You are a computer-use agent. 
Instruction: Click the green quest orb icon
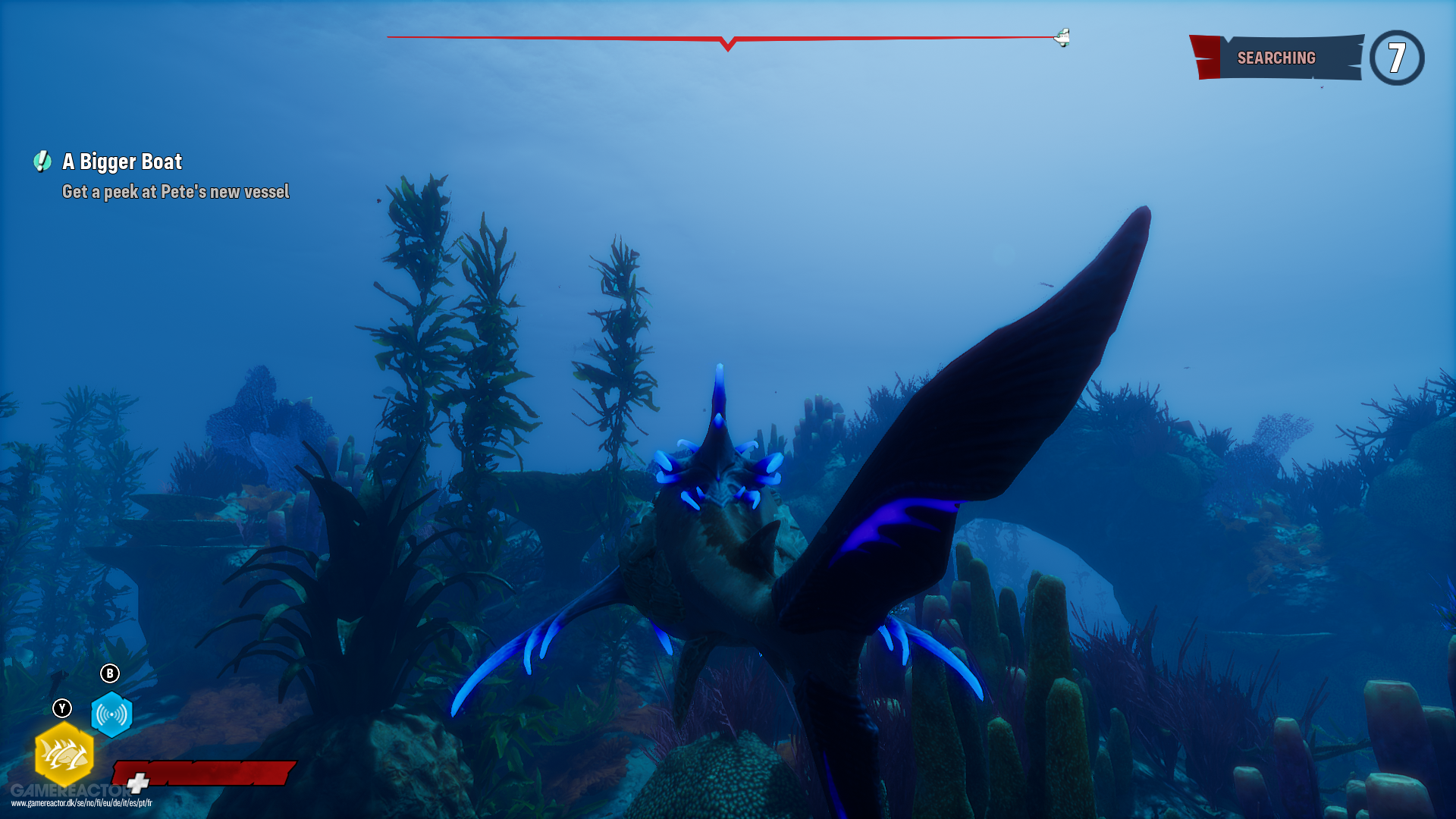42,162
